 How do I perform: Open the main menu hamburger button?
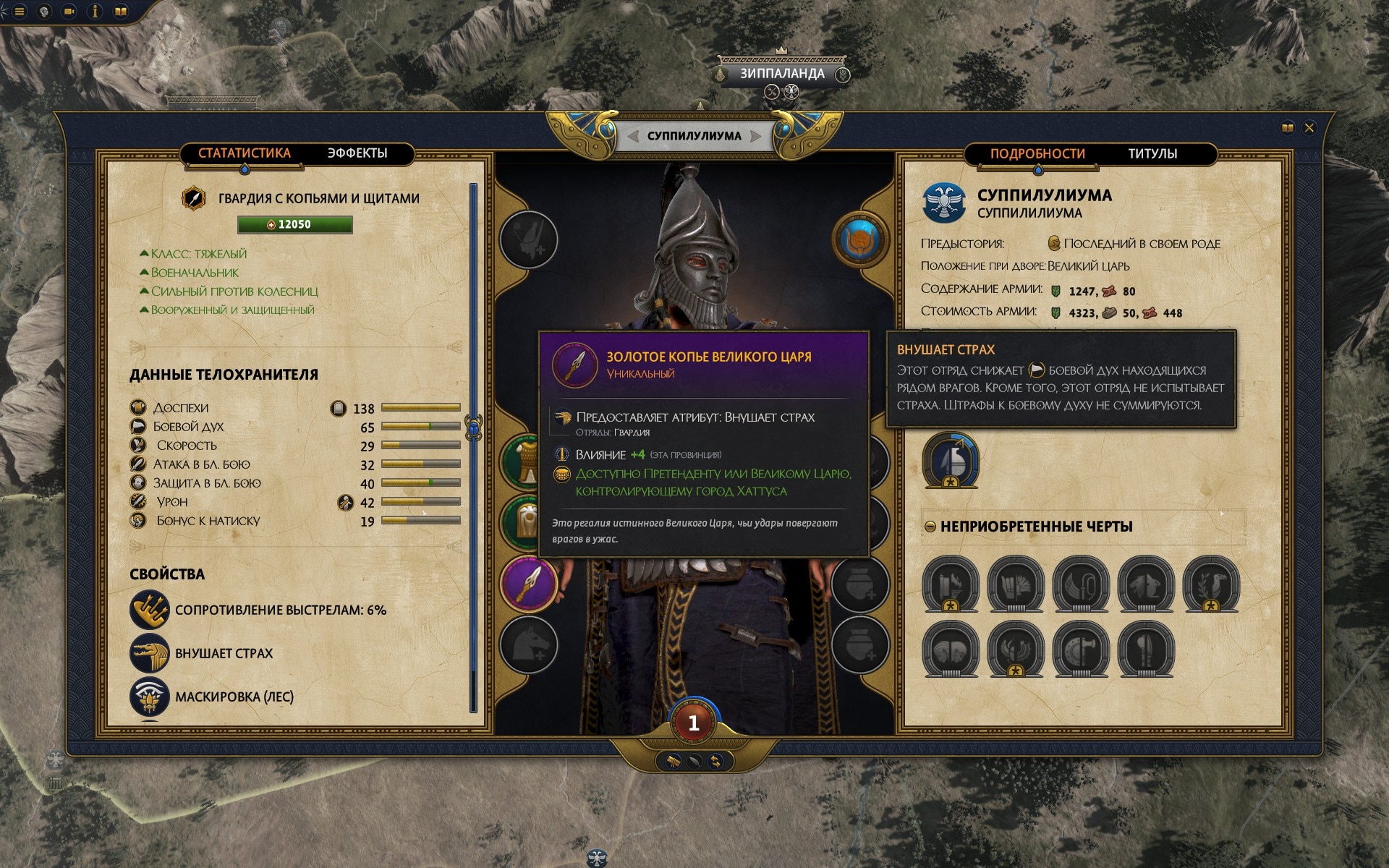(20, 12)
